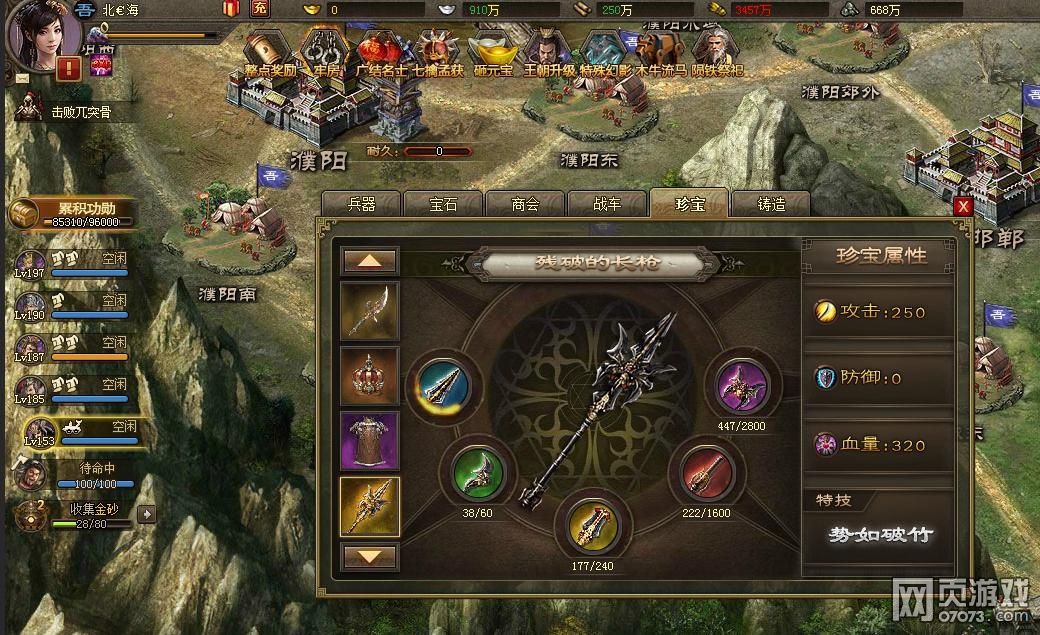Open the 宝石 tab

coord(443,204)
